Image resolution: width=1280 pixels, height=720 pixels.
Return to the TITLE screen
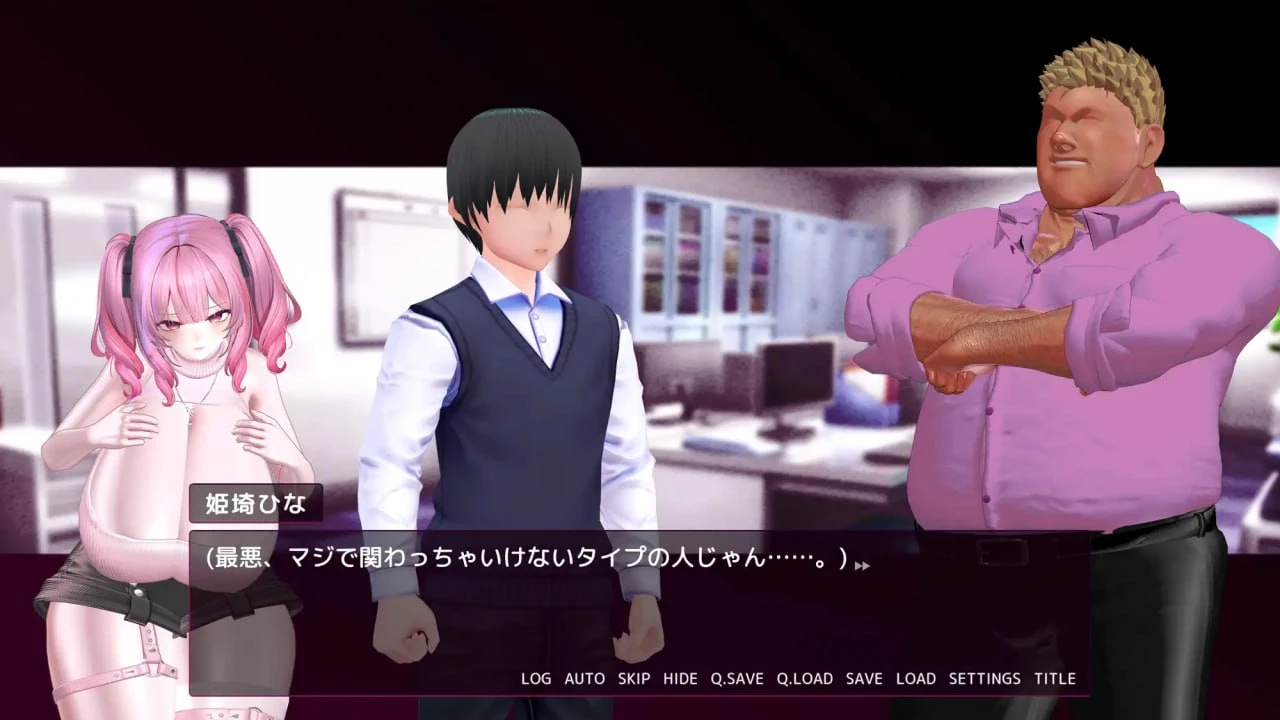click(1054, 678)
